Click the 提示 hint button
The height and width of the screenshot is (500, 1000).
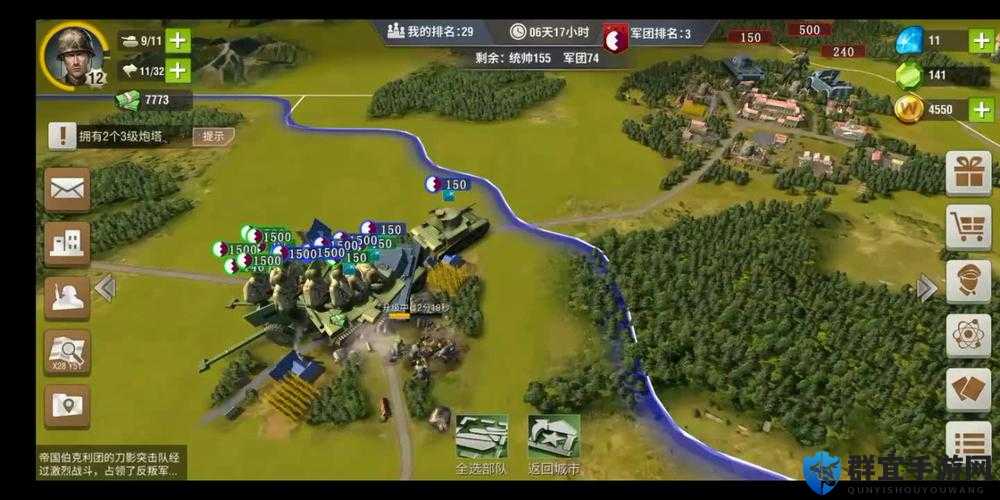pos(213,136)
